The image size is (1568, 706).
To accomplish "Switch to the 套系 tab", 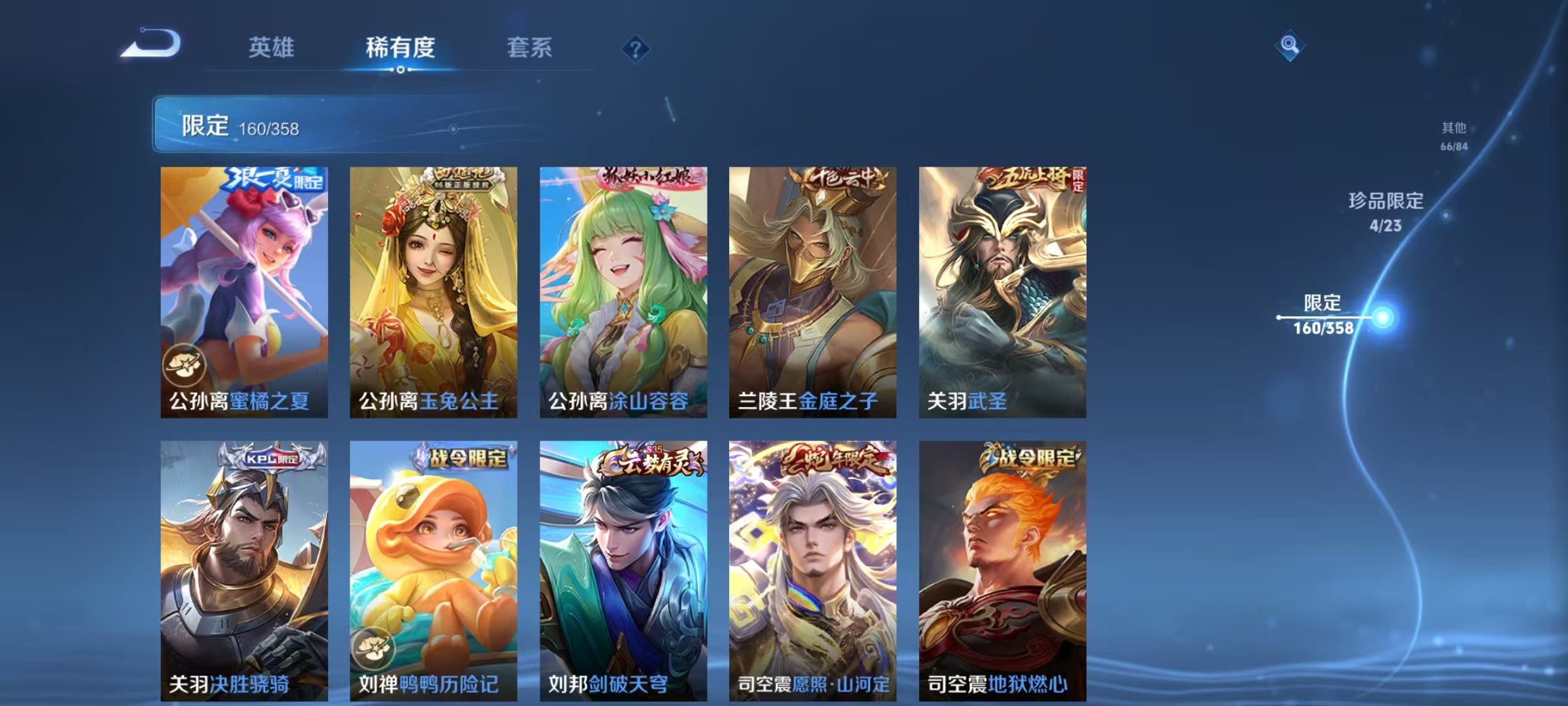I will coord(531,47).
